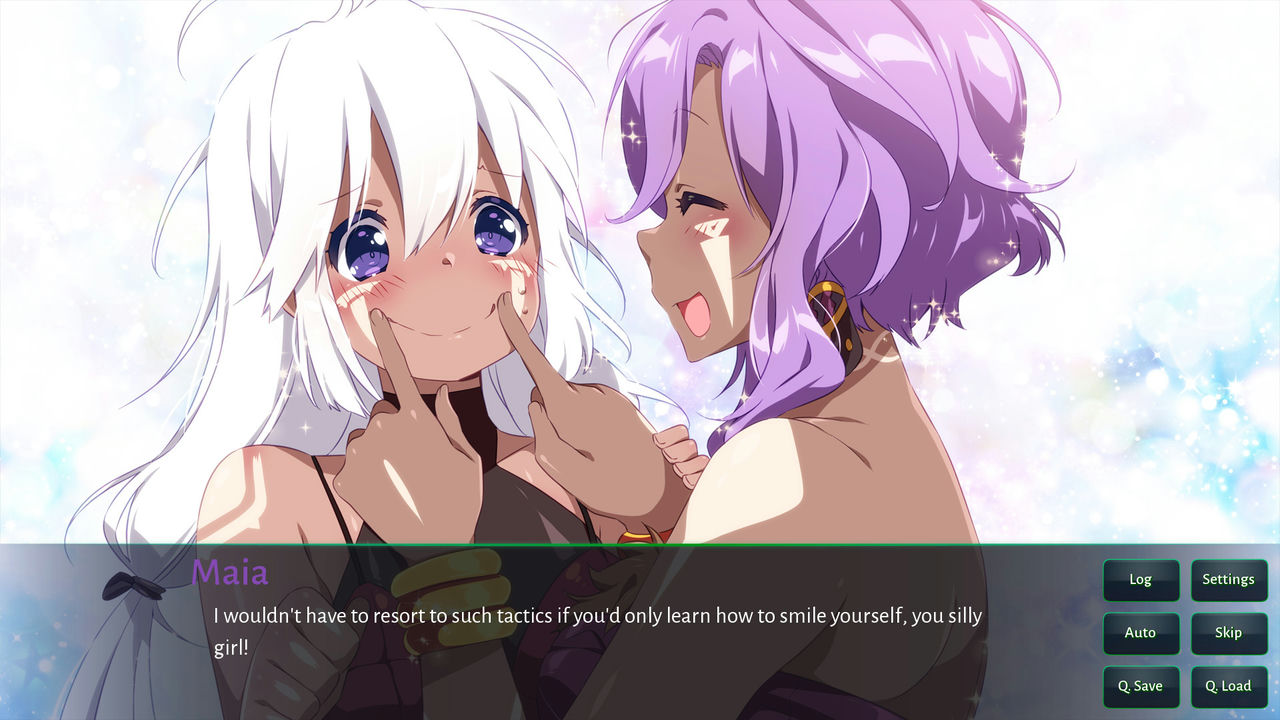Click Maia's name label

[x=230, y=573]
